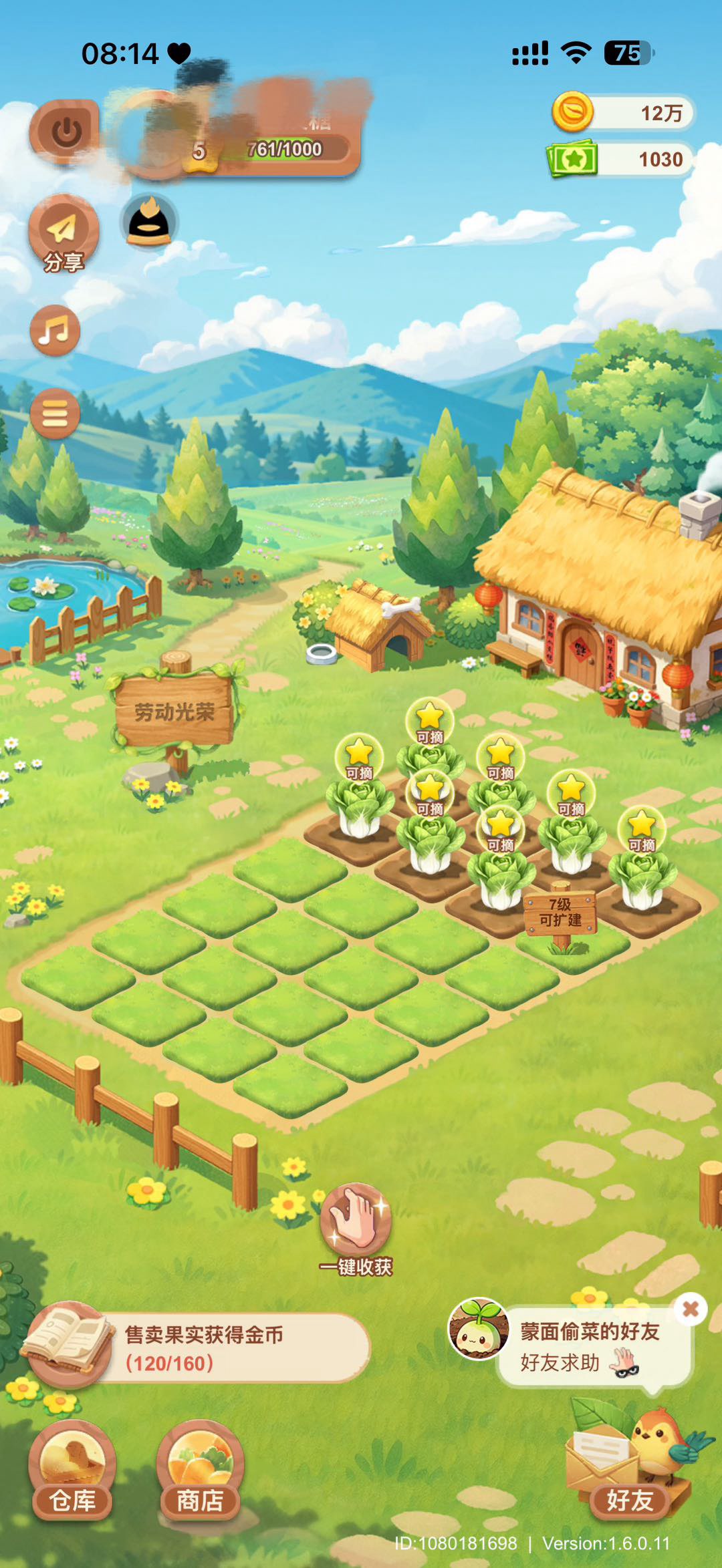This screenshot has width=722, height=1568.
Task: Click the 7级可扩建 expansion sign
Action: coord(560,913)
